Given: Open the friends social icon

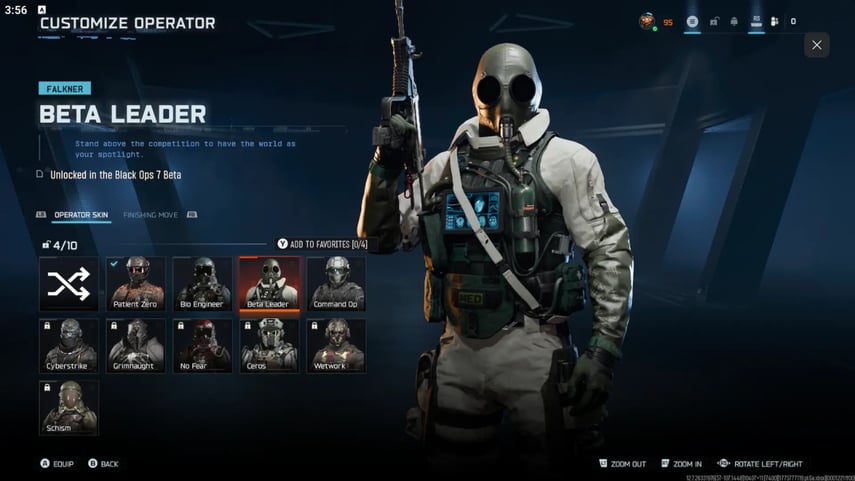Looking at the screenshot, I should point(775,21).
